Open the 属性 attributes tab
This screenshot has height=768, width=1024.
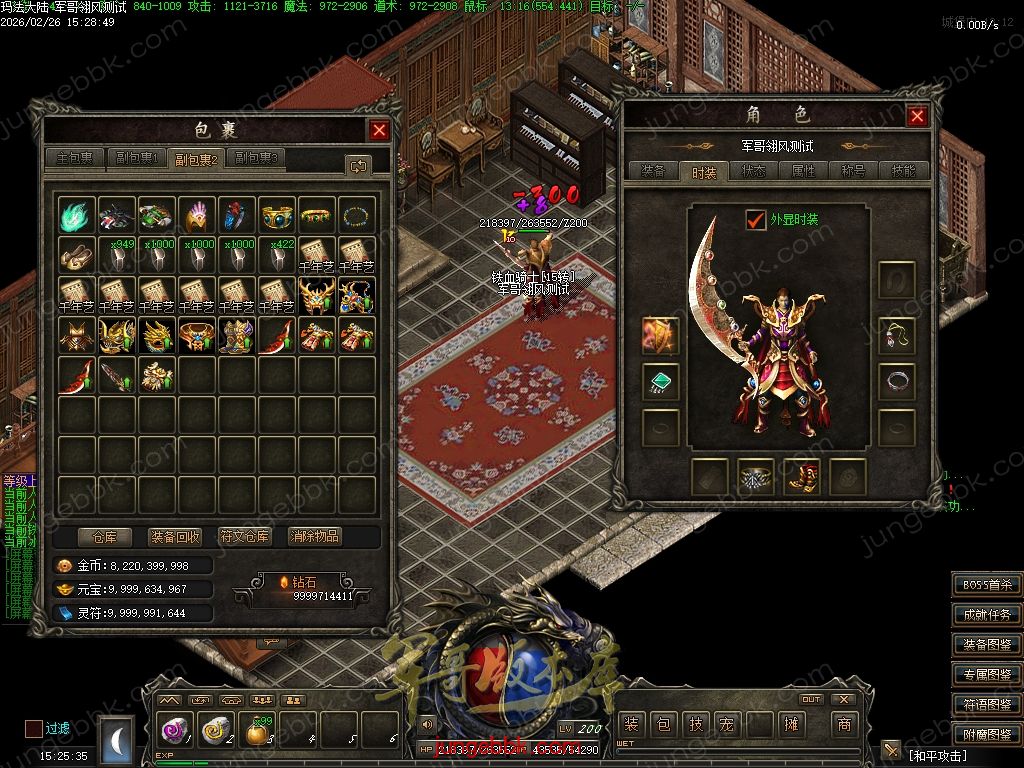804,171
